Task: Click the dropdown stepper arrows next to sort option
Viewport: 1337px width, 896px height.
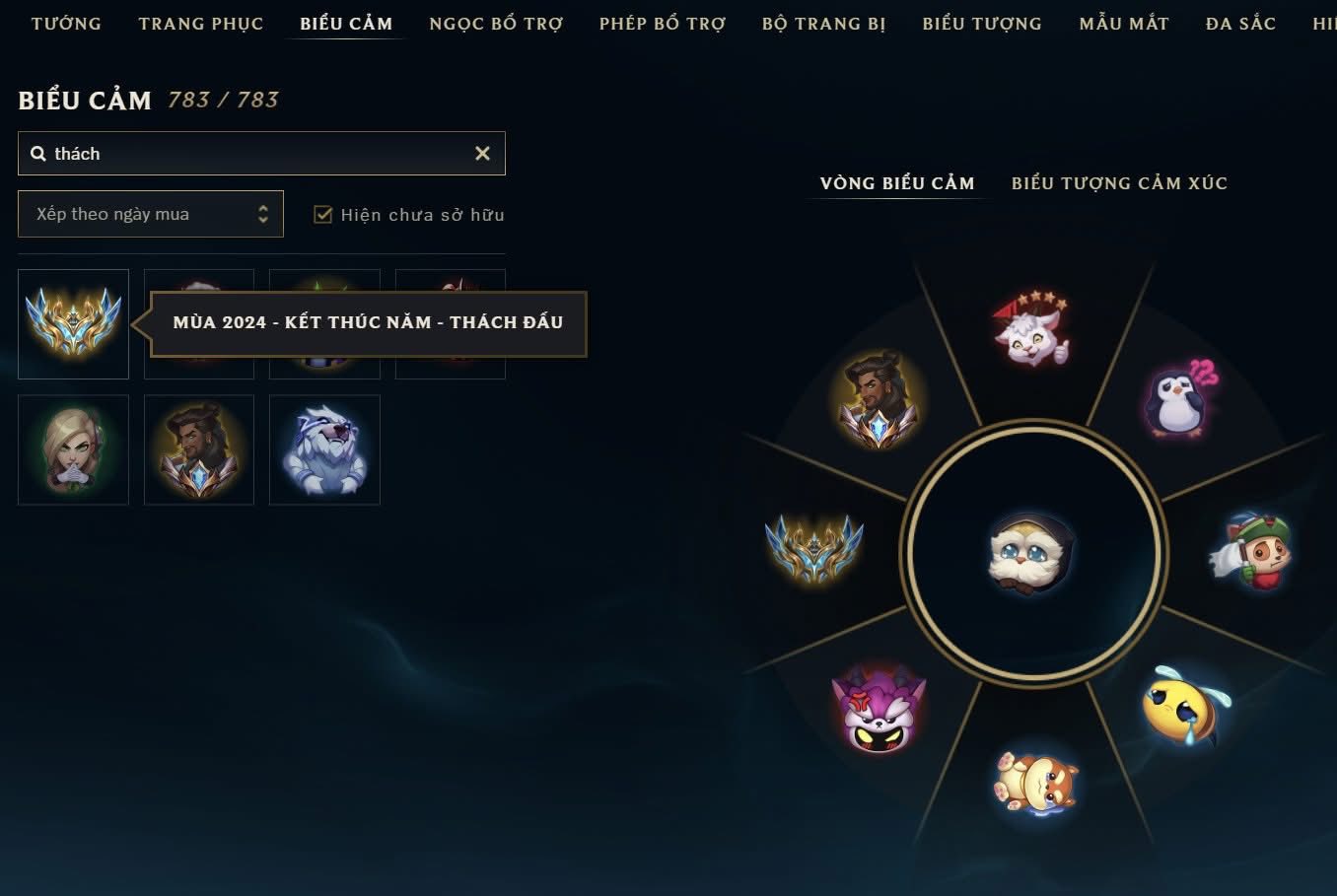Action: click(261, 214)
